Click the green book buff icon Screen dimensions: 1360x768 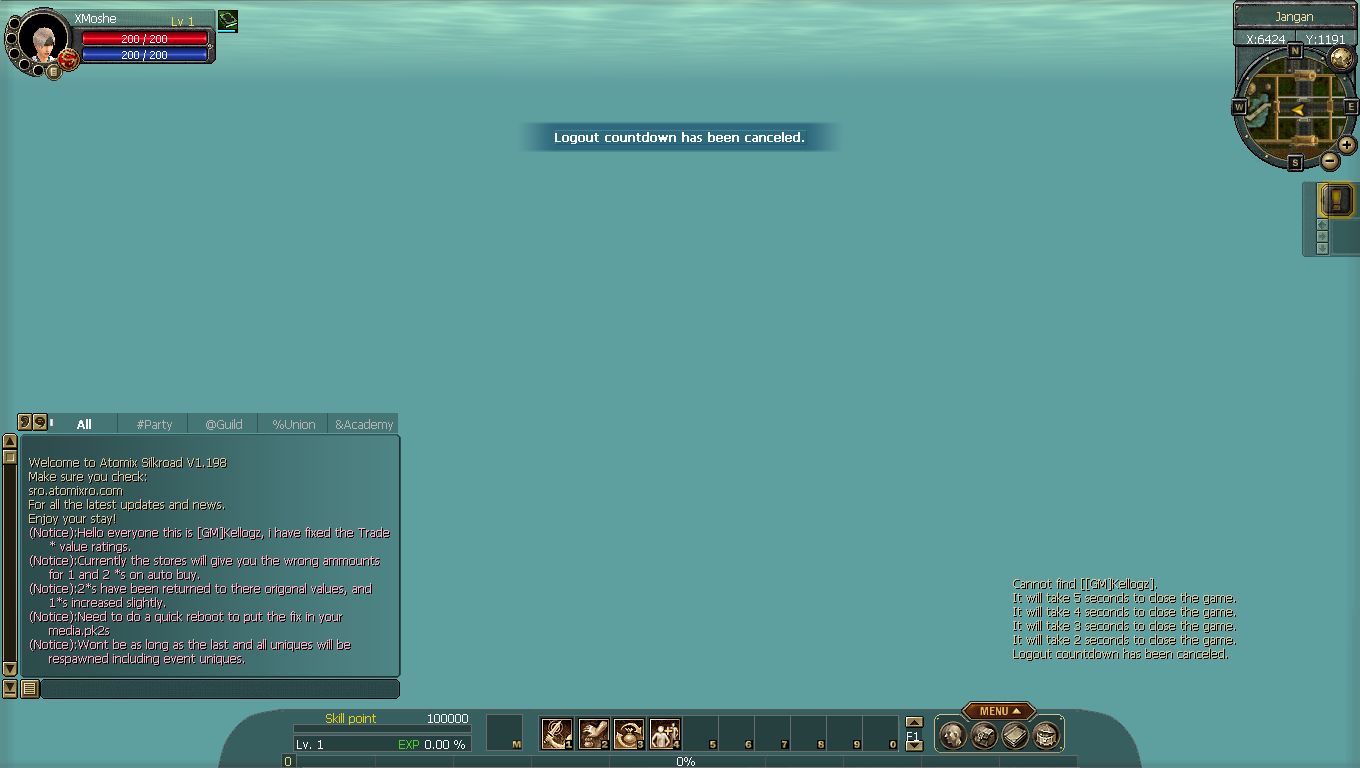[x=228, y=20]
